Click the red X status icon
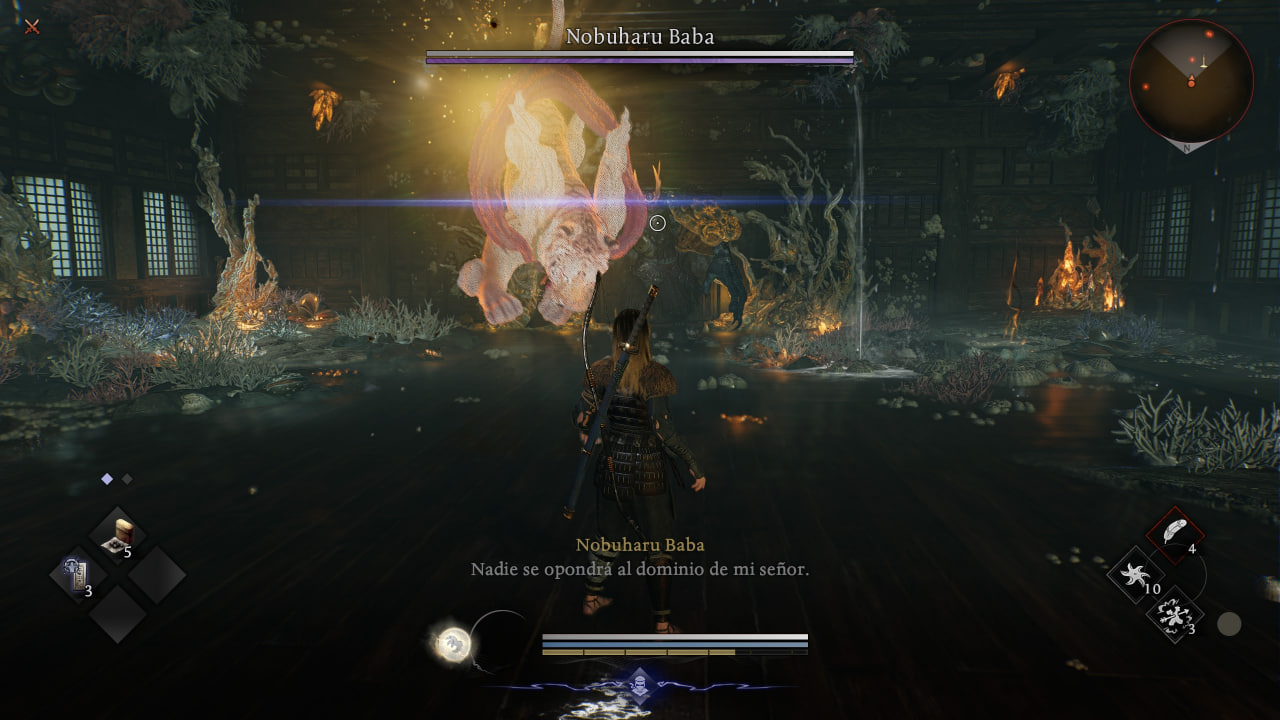 click(x=33, y=27)
